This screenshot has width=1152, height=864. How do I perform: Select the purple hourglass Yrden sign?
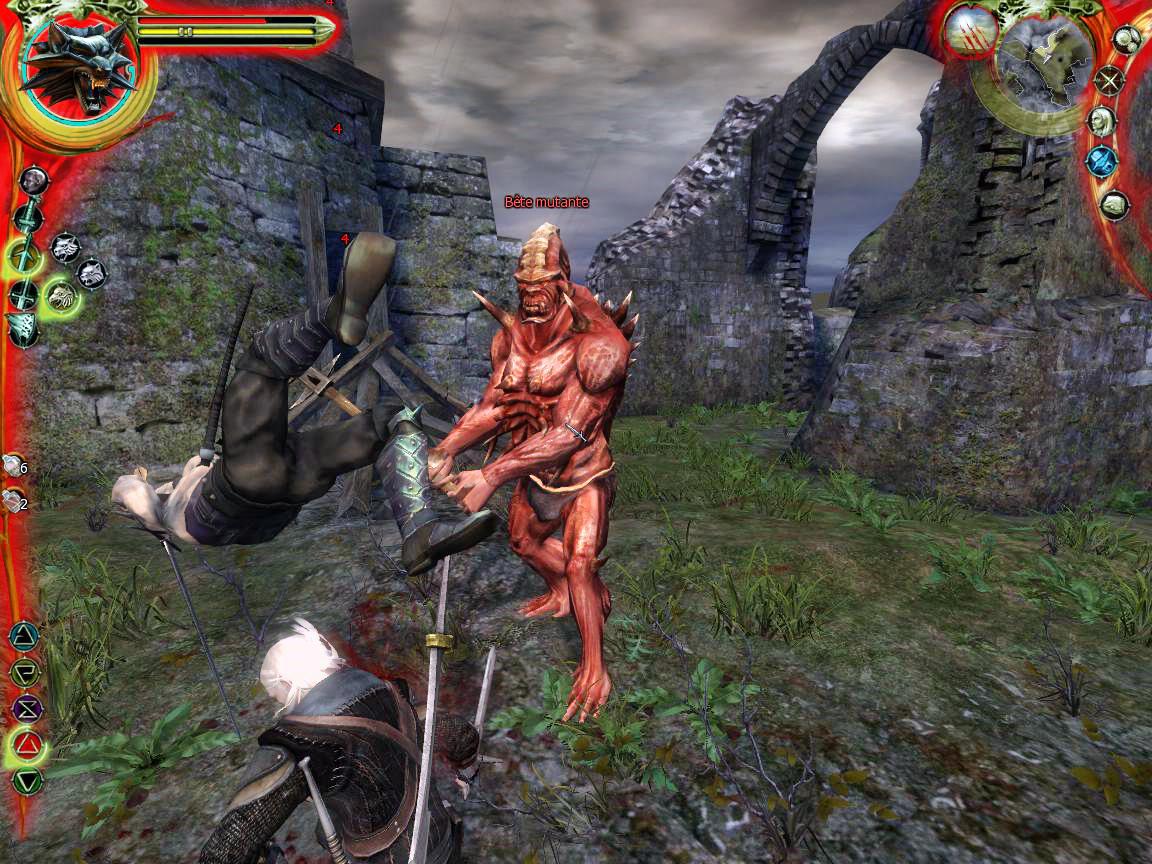pyautogui.click(x=26, y=708)
